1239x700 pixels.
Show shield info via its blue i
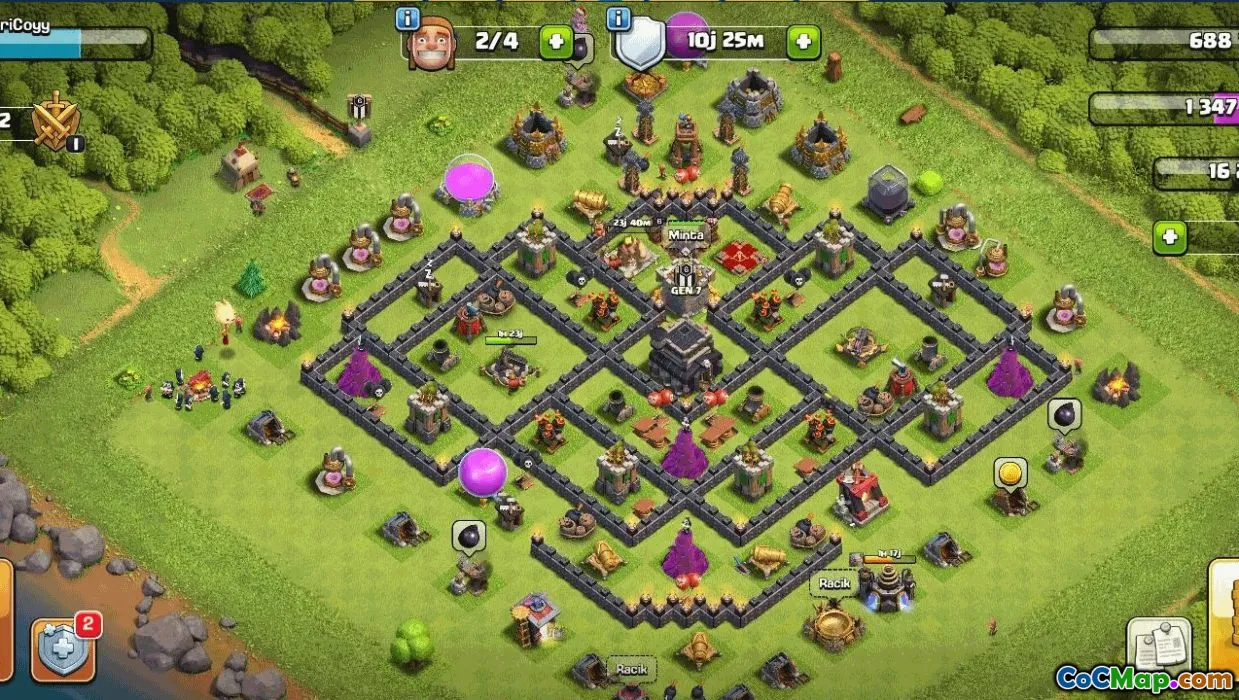[619, 18]
